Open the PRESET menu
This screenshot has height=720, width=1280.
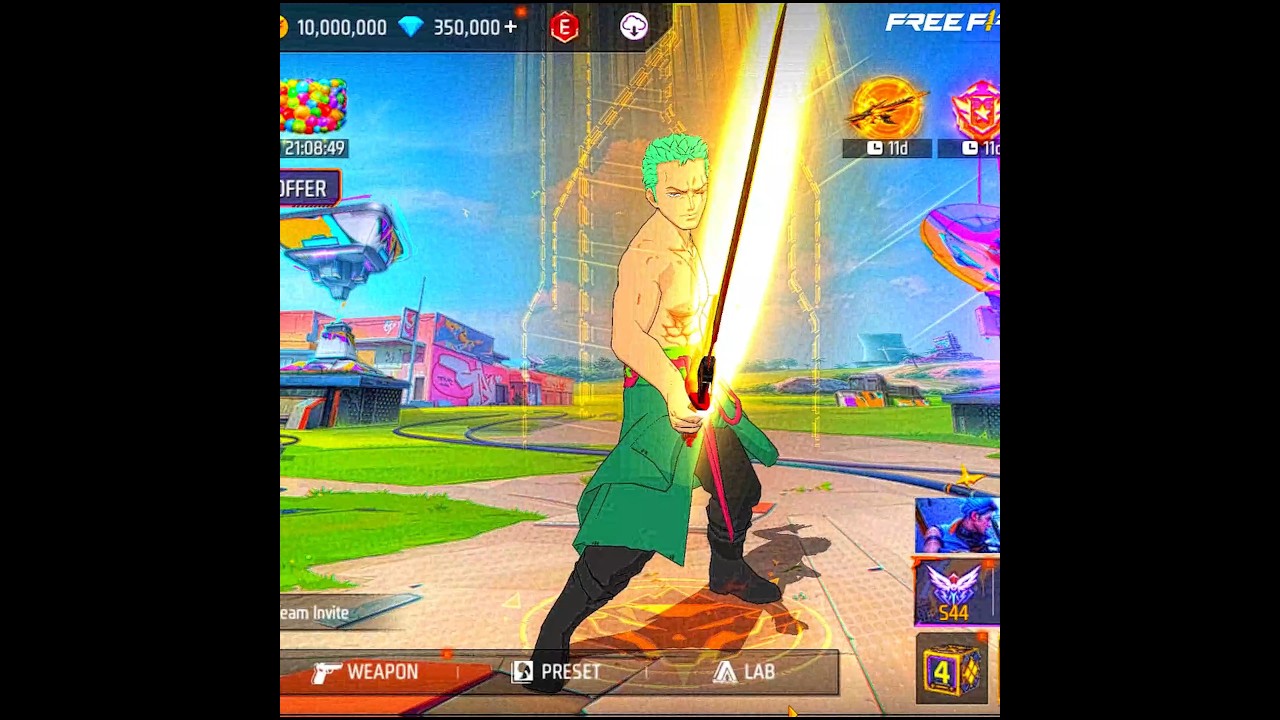[558, 673]
